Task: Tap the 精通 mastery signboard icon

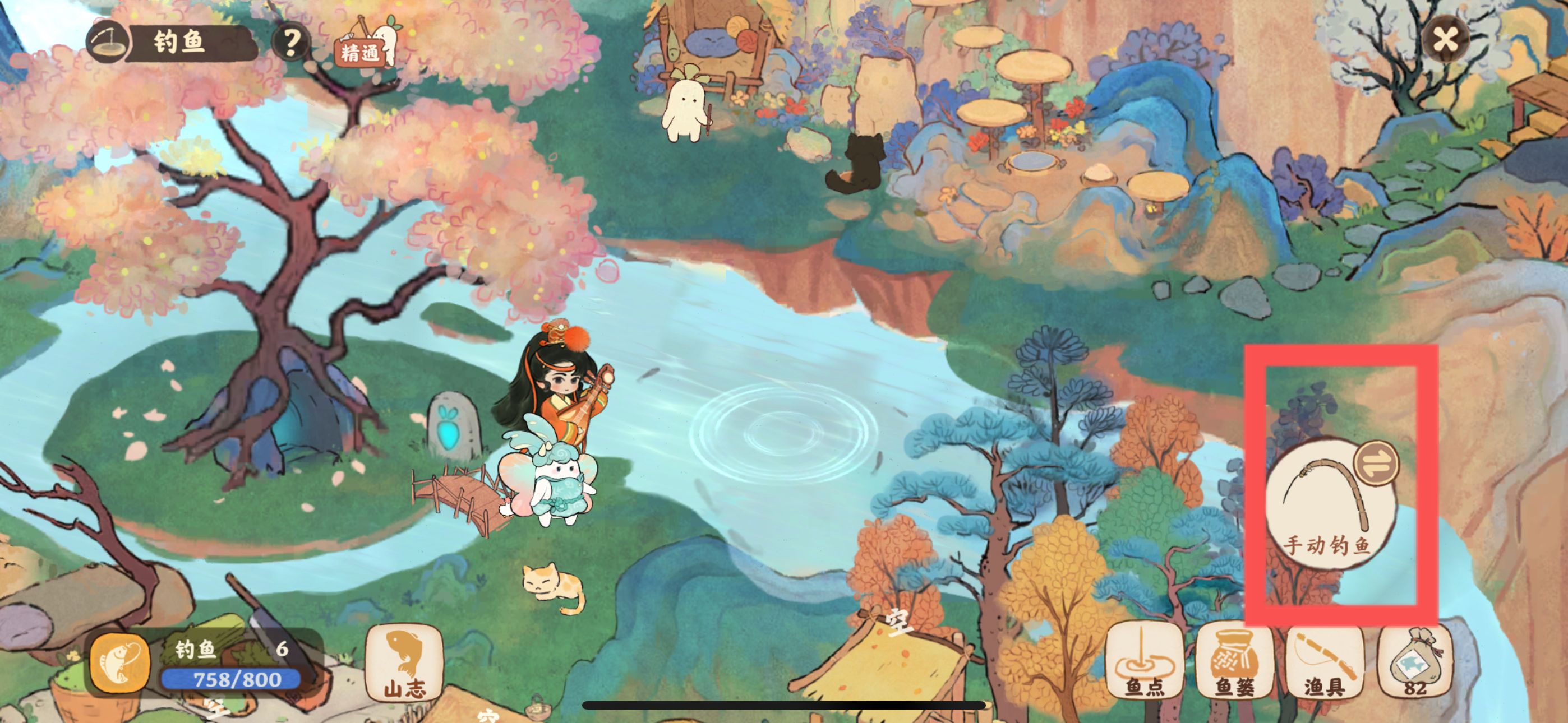Action: tap(362, 49)
